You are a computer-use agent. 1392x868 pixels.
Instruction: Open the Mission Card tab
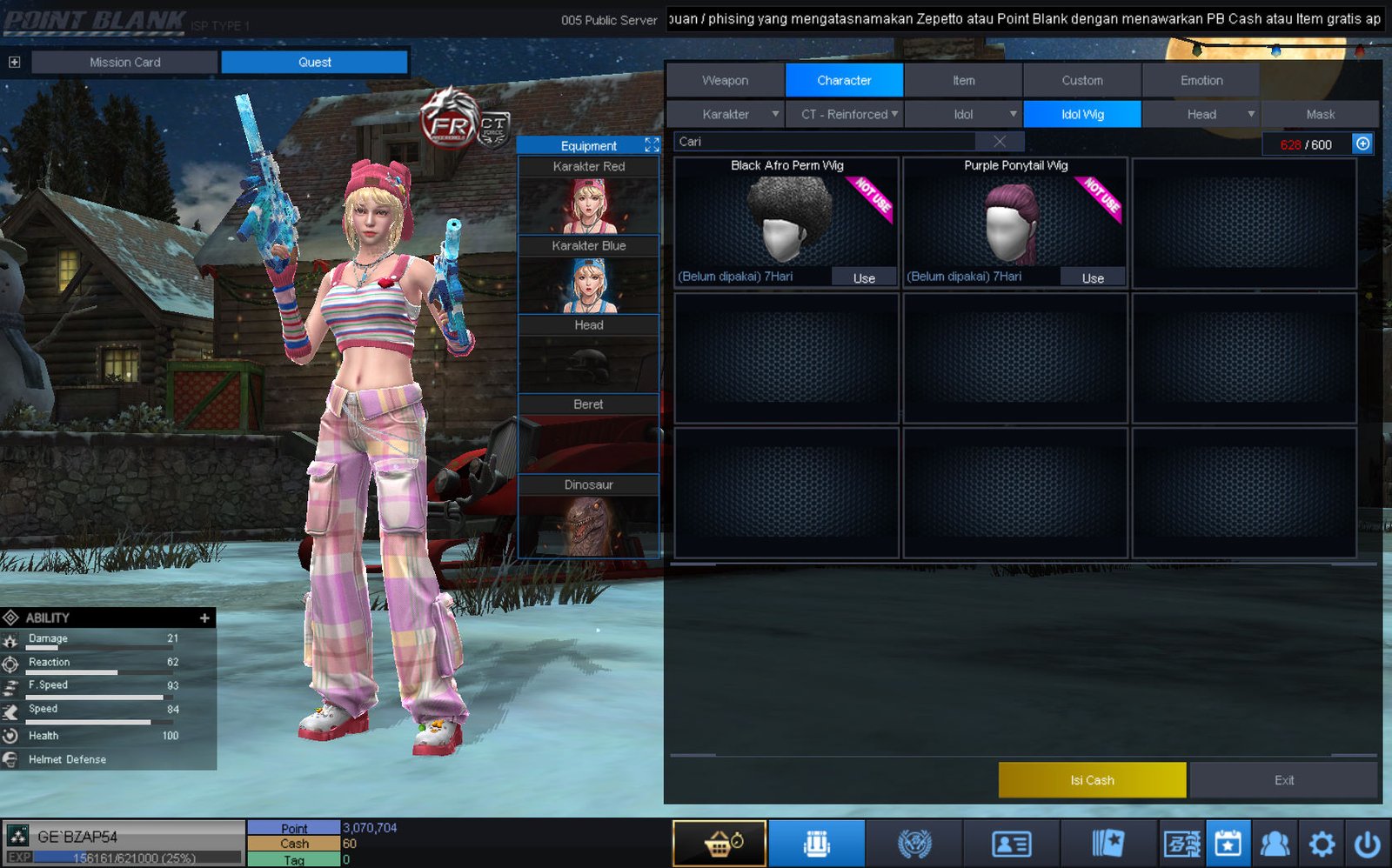(124, 62)
